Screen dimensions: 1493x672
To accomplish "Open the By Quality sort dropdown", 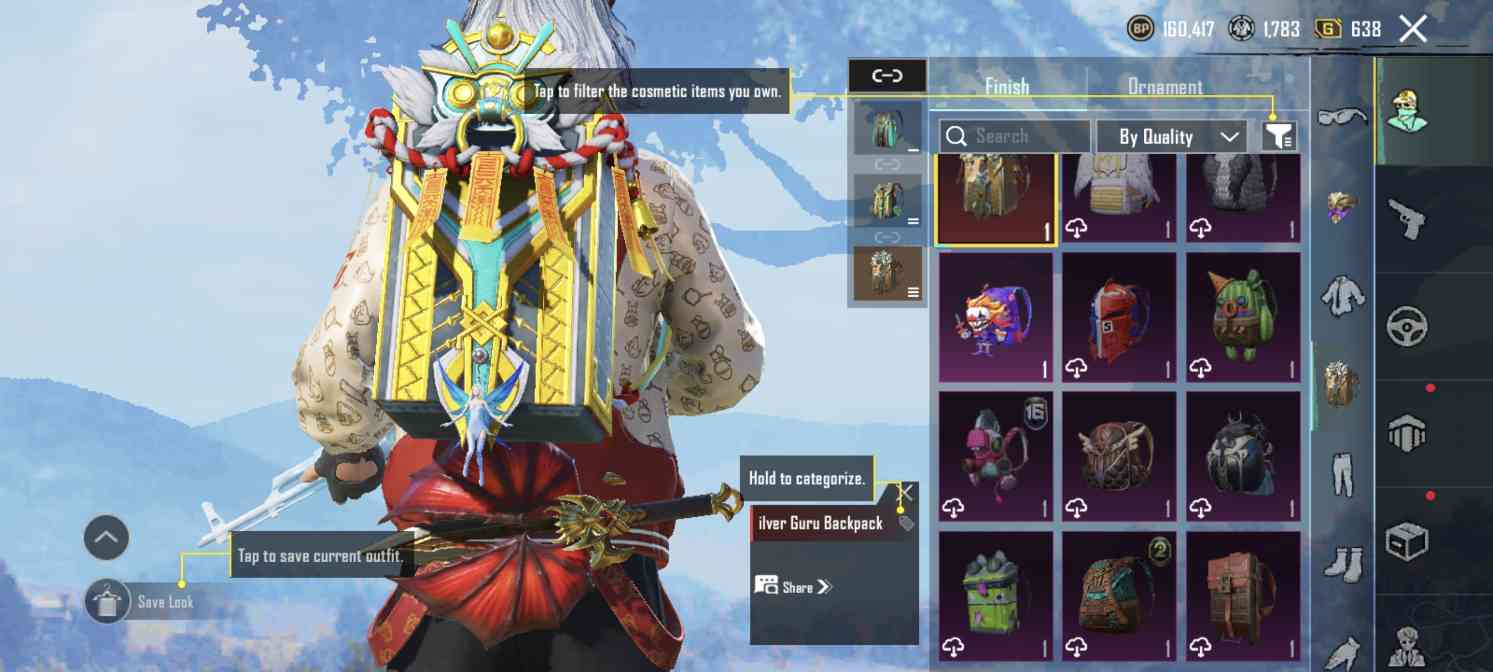I will (x=1171, y=136).
